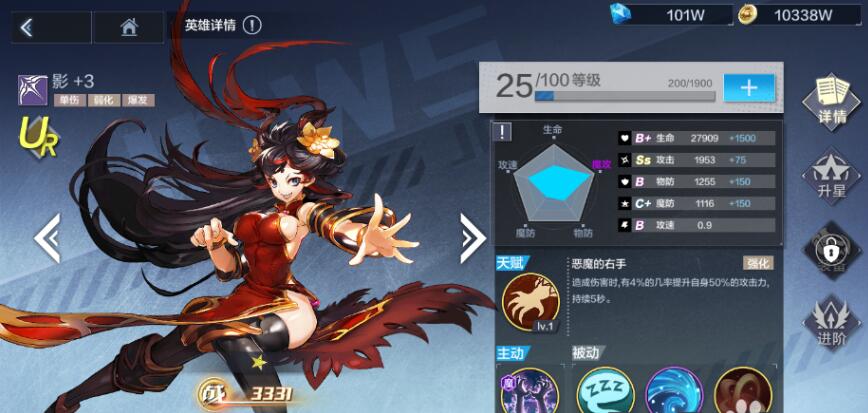View the red bear passive skill
Image resolution: width=868 pixels, height=413 pixels.
tap(742, 392)
